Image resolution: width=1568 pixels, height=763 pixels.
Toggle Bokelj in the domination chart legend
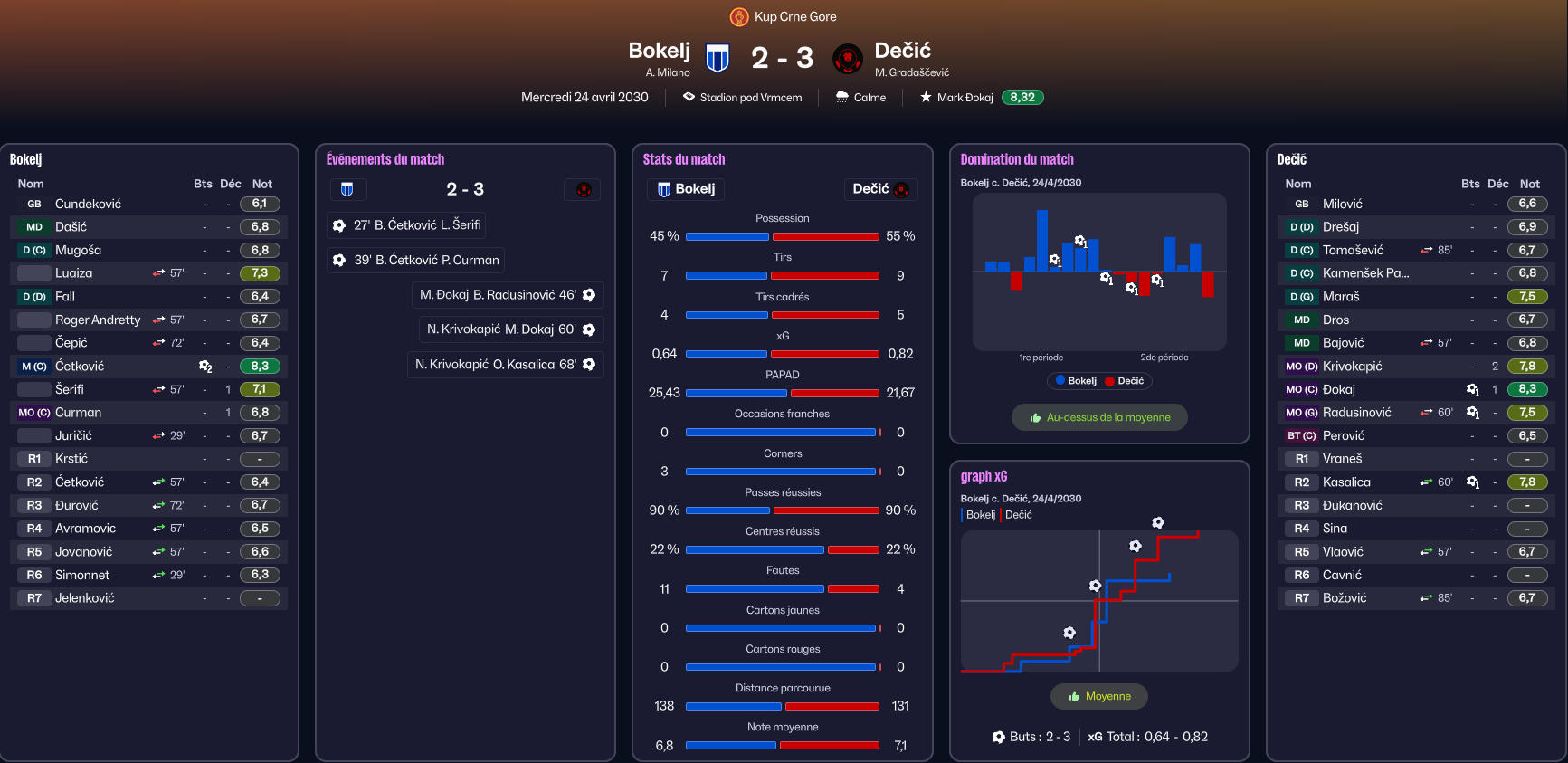[x=1075, y=381]
